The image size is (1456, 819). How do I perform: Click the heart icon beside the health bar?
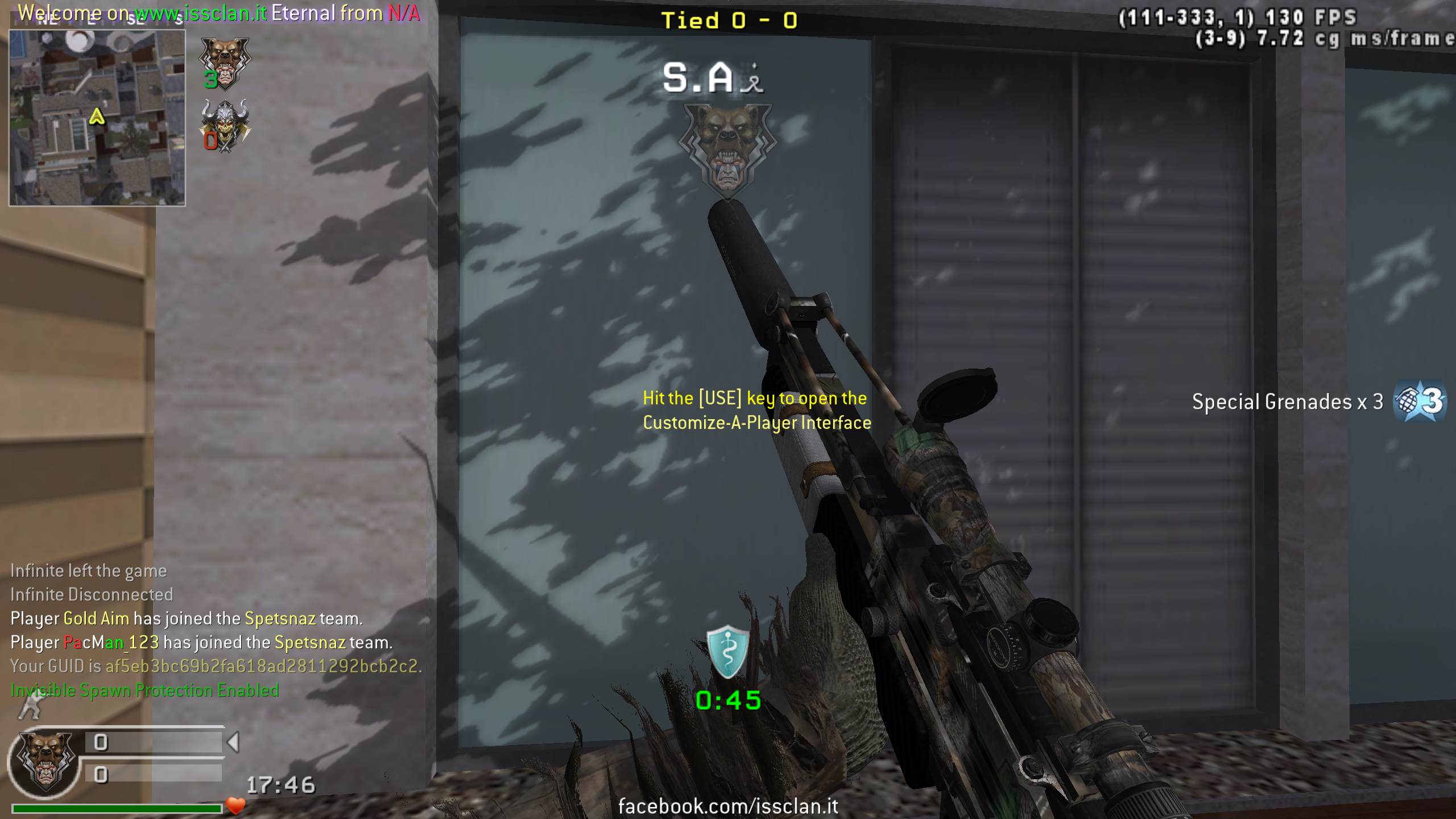[235, 805]
